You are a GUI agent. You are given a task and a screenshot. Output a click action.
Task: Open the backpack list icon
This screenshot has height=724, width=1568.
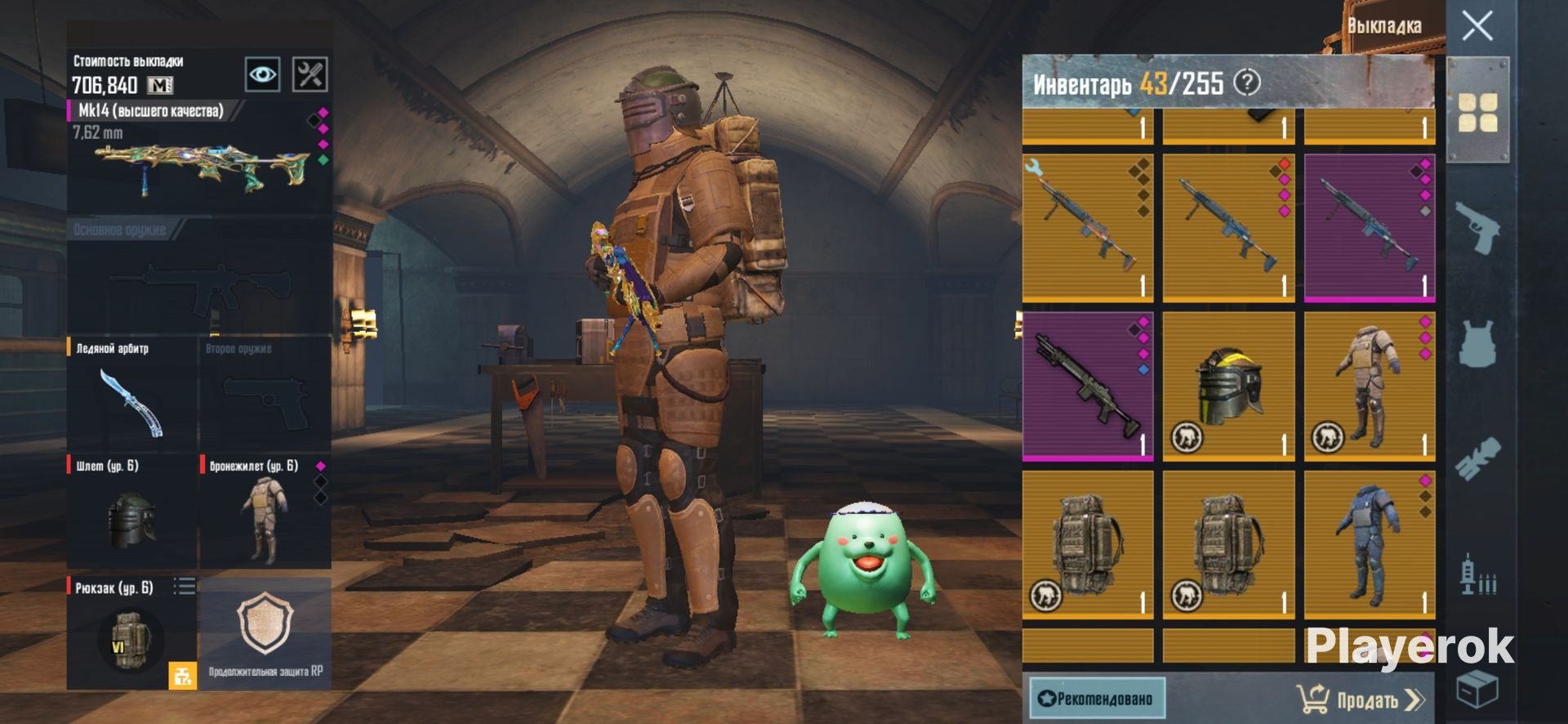click(185, 587)
